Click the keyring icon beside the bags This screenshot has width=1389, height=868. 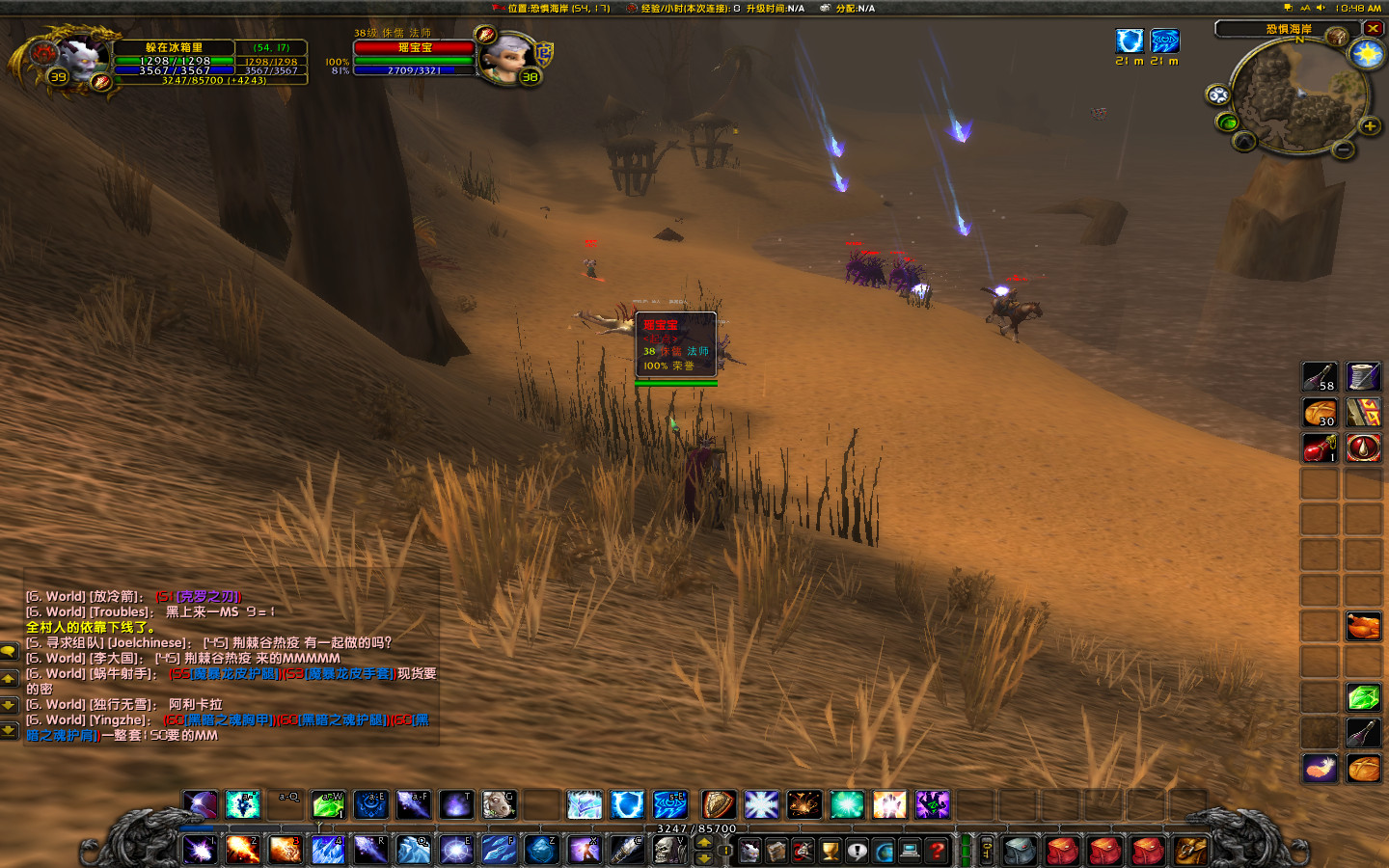pos(987,851)
